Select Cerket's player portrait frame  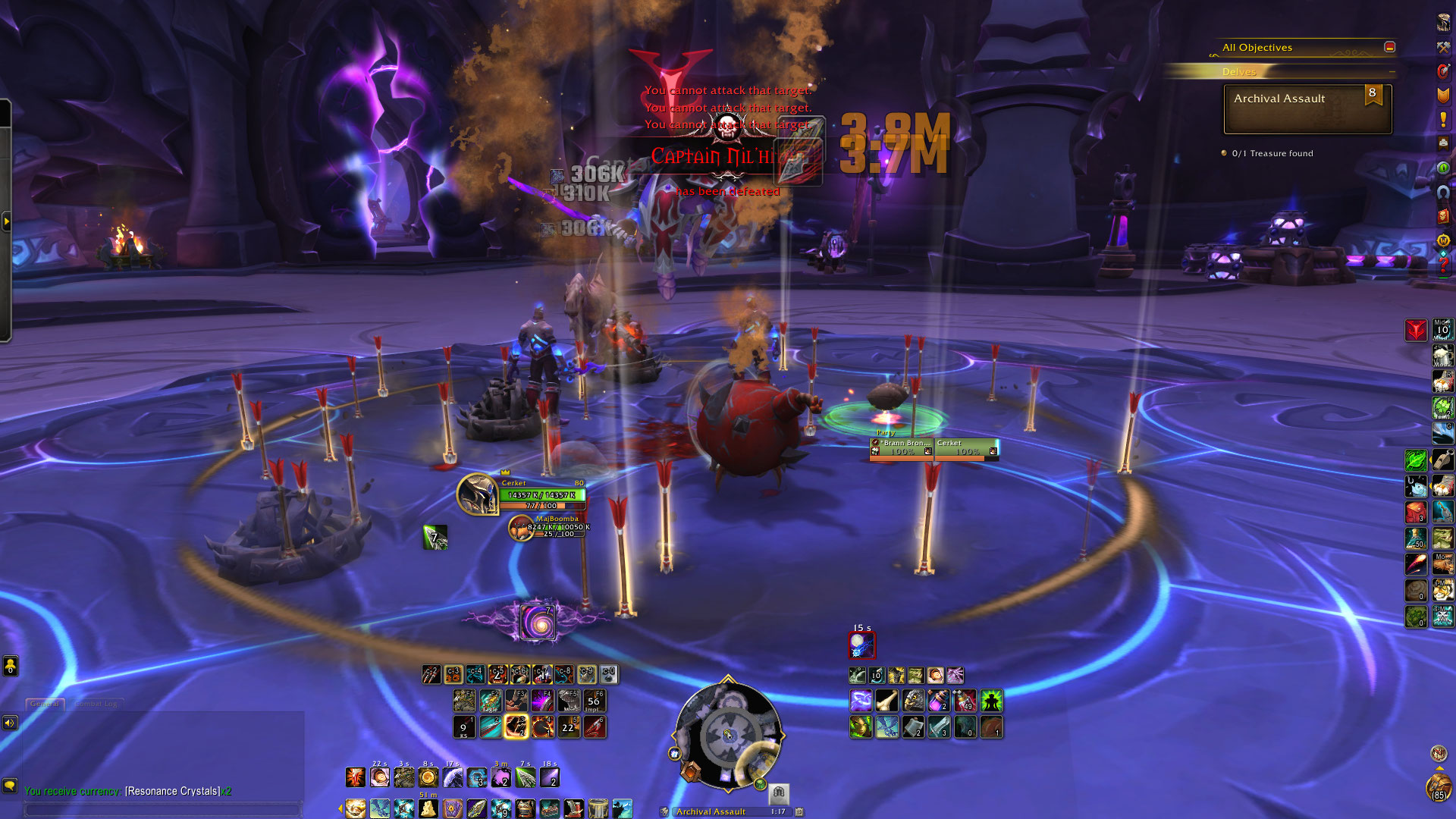(477, 494)
